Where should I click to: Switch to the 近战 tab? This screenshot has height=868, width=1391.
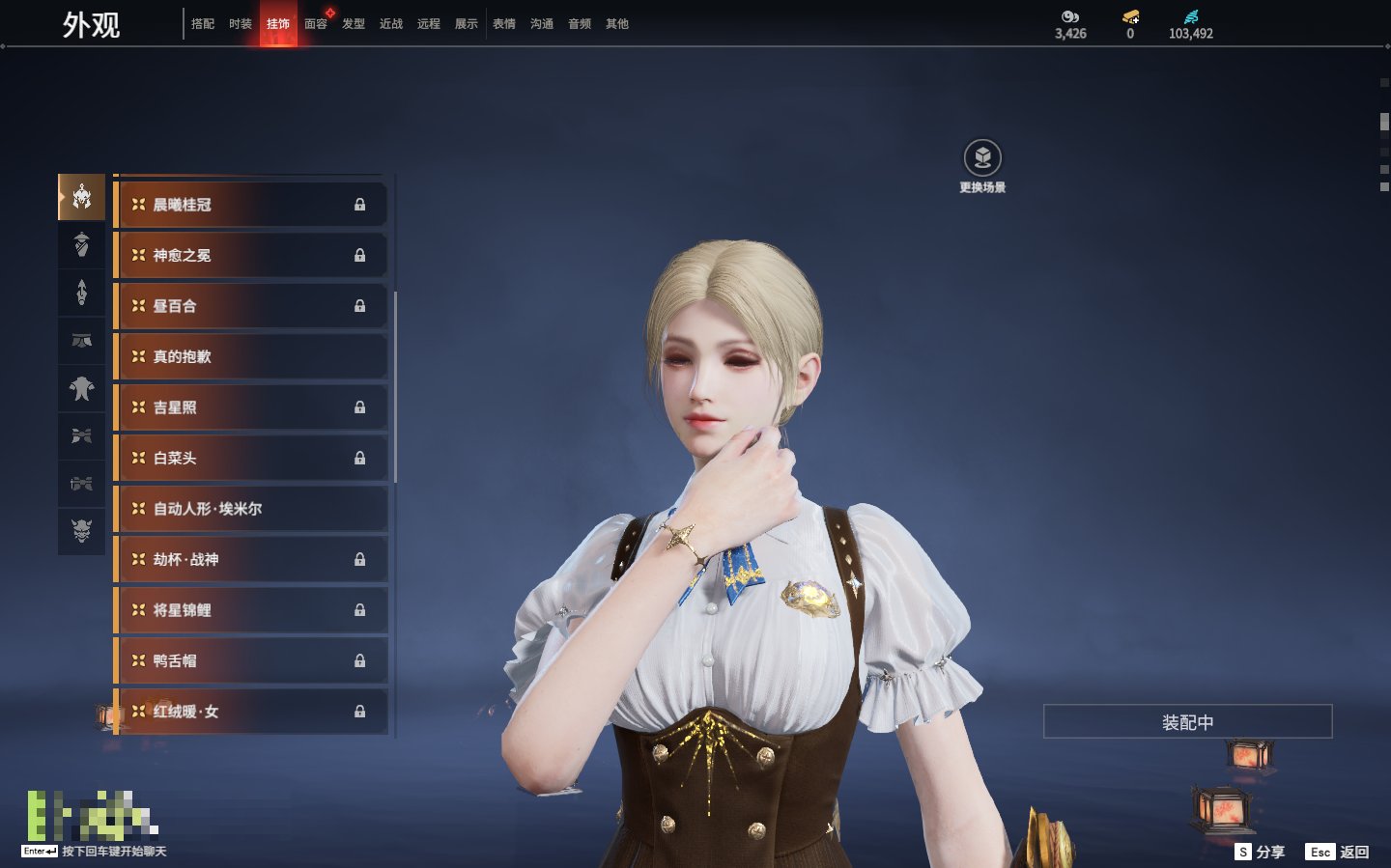coord(391,24)
